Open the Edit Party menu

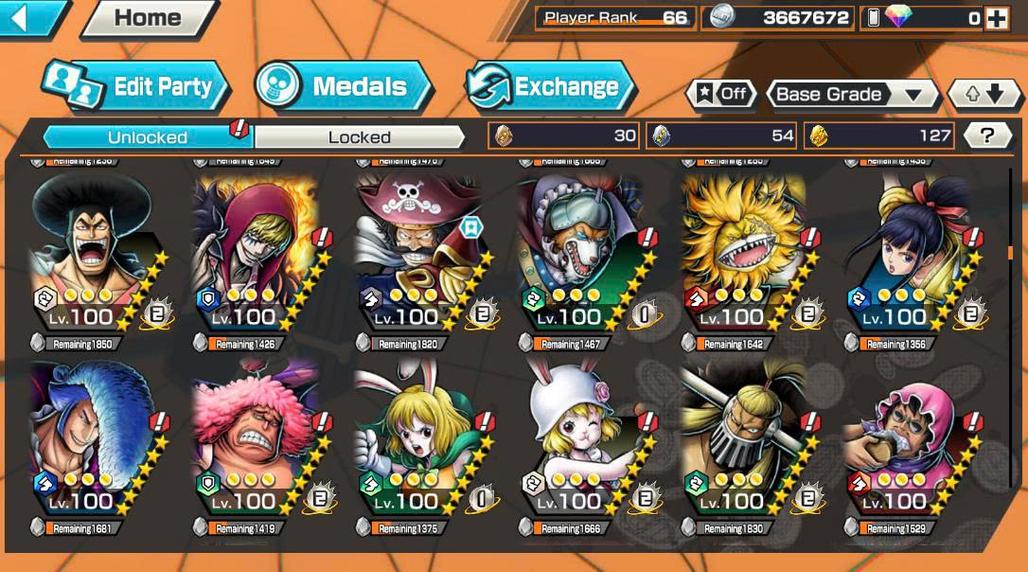click(136, 86)
